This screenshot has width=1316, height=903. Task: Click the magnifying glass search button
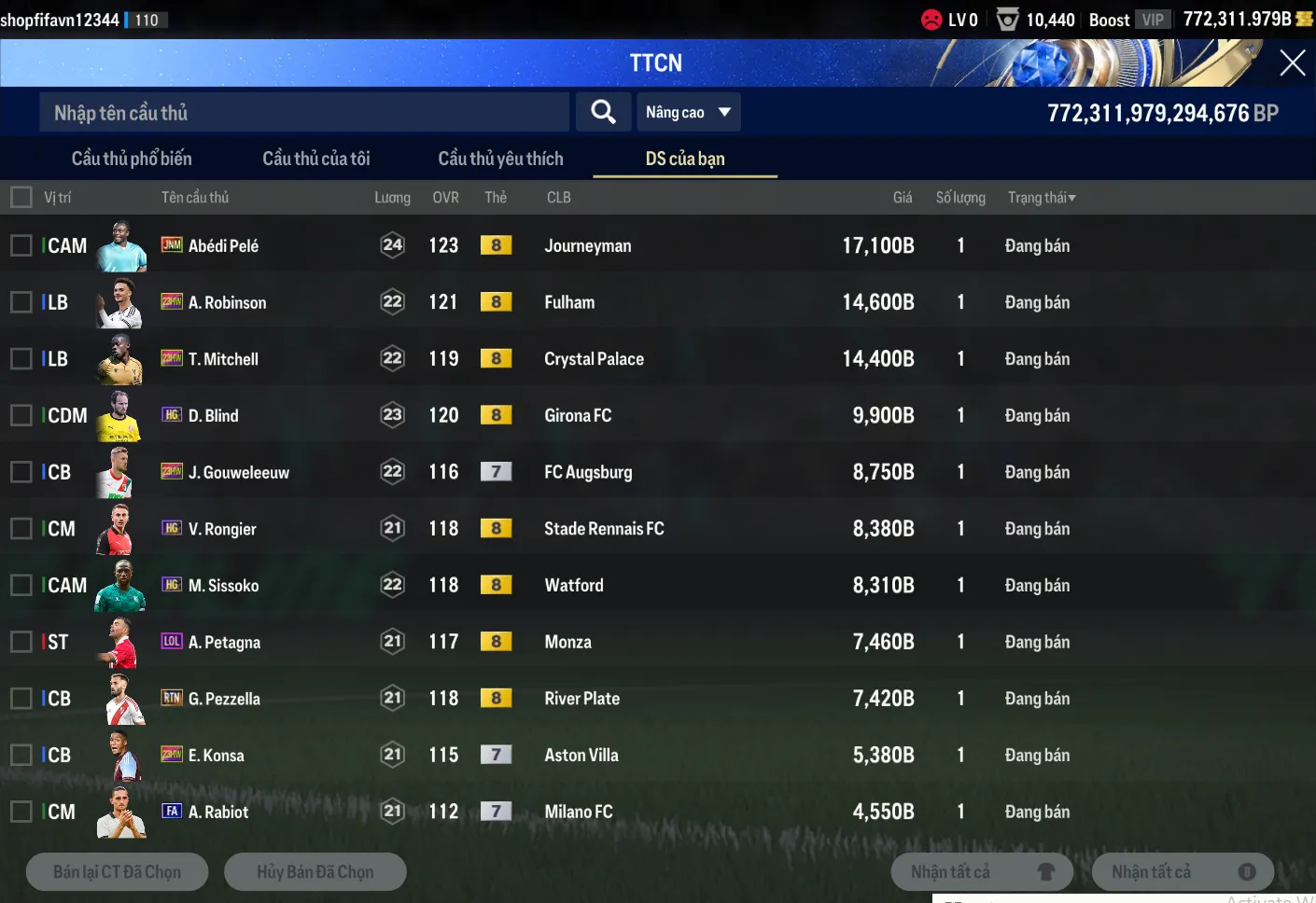click(603, 113)
